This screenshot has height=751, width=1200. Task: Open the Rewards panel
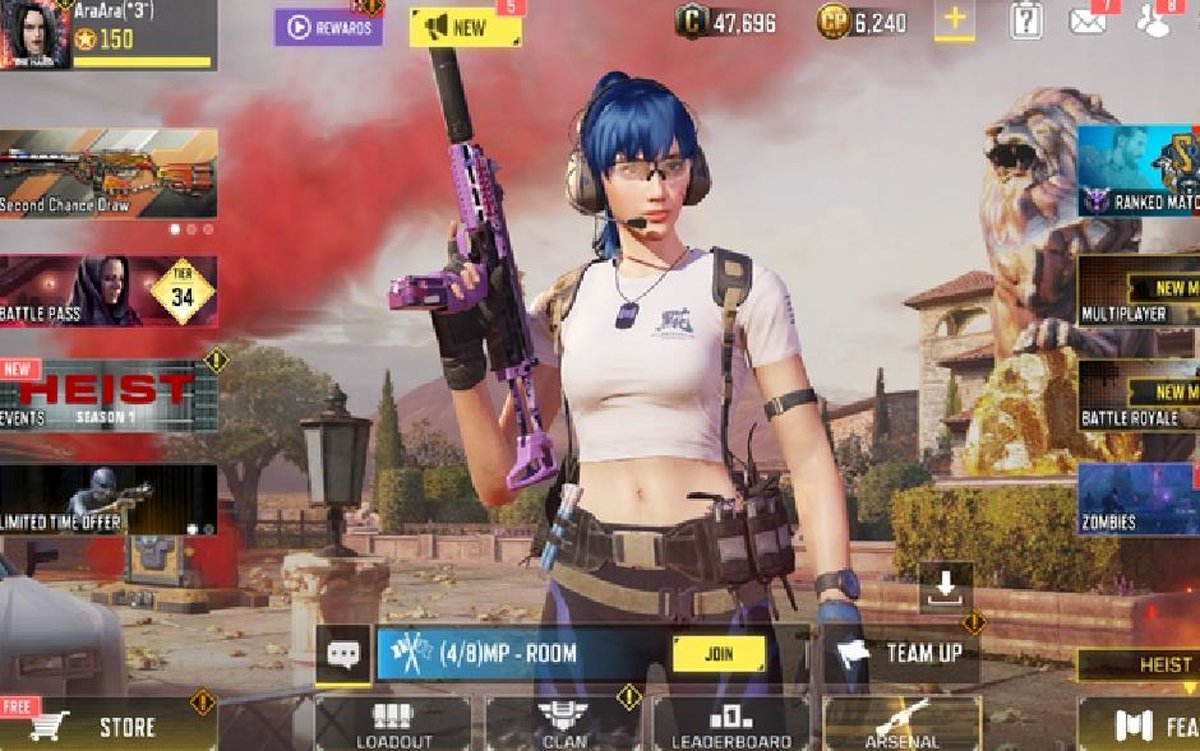pos(328,28)
